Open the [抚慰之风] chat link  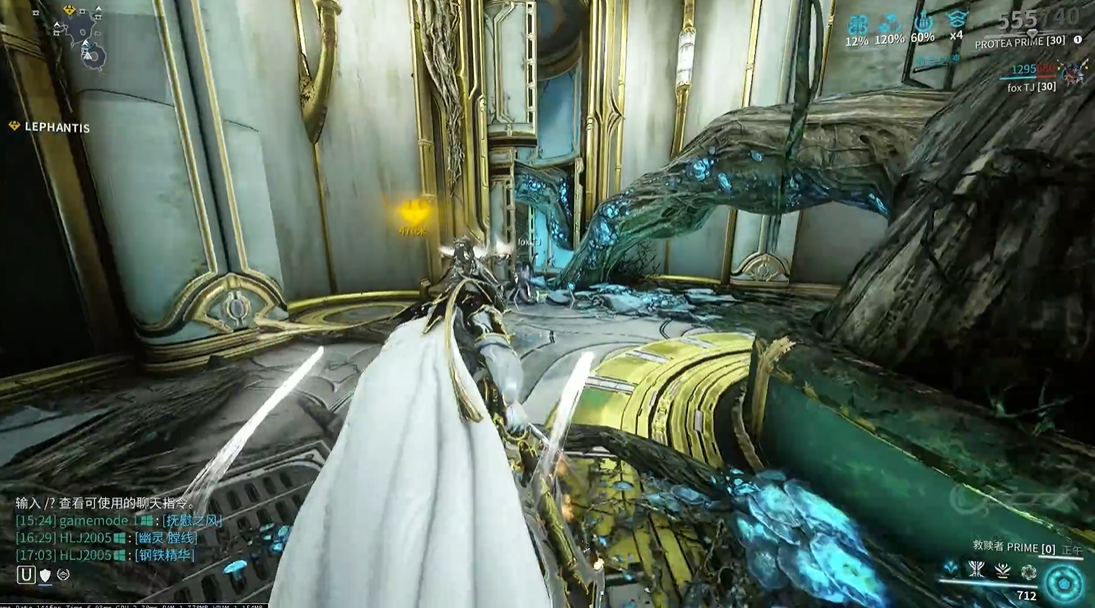pos(194,521)
